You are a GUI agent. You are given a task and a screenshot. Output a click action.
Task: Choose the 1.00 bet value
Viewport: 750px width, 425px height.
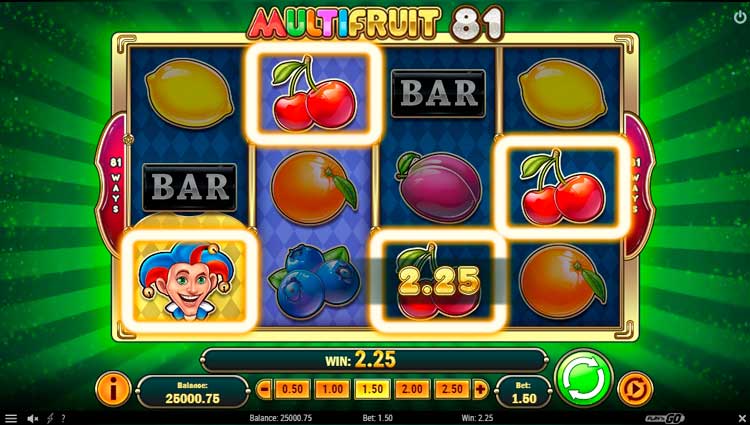[331, 388]
